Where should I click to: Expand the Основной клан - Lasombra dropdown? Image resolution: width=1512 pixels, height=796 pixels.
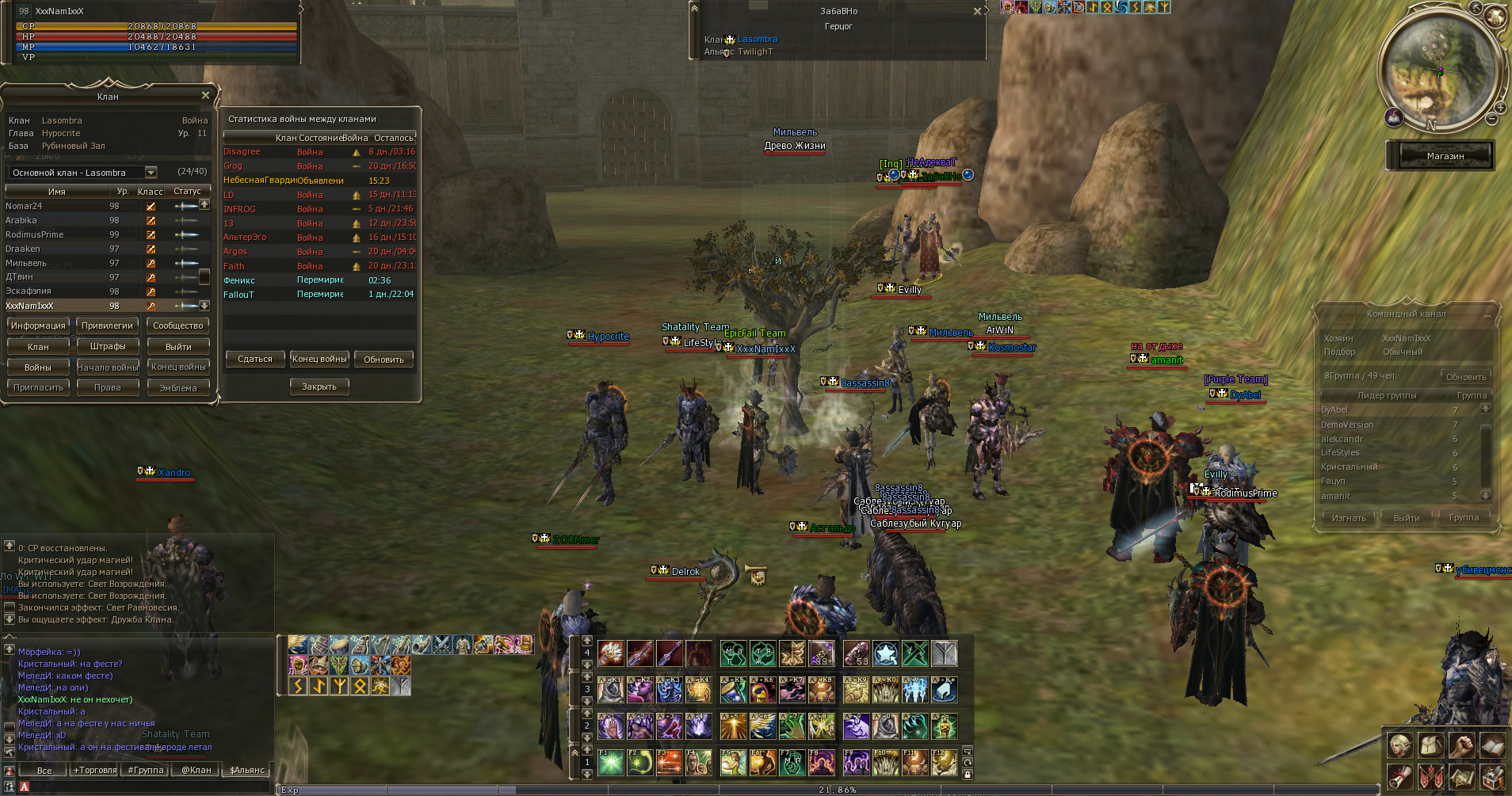[x=151, y=173]
